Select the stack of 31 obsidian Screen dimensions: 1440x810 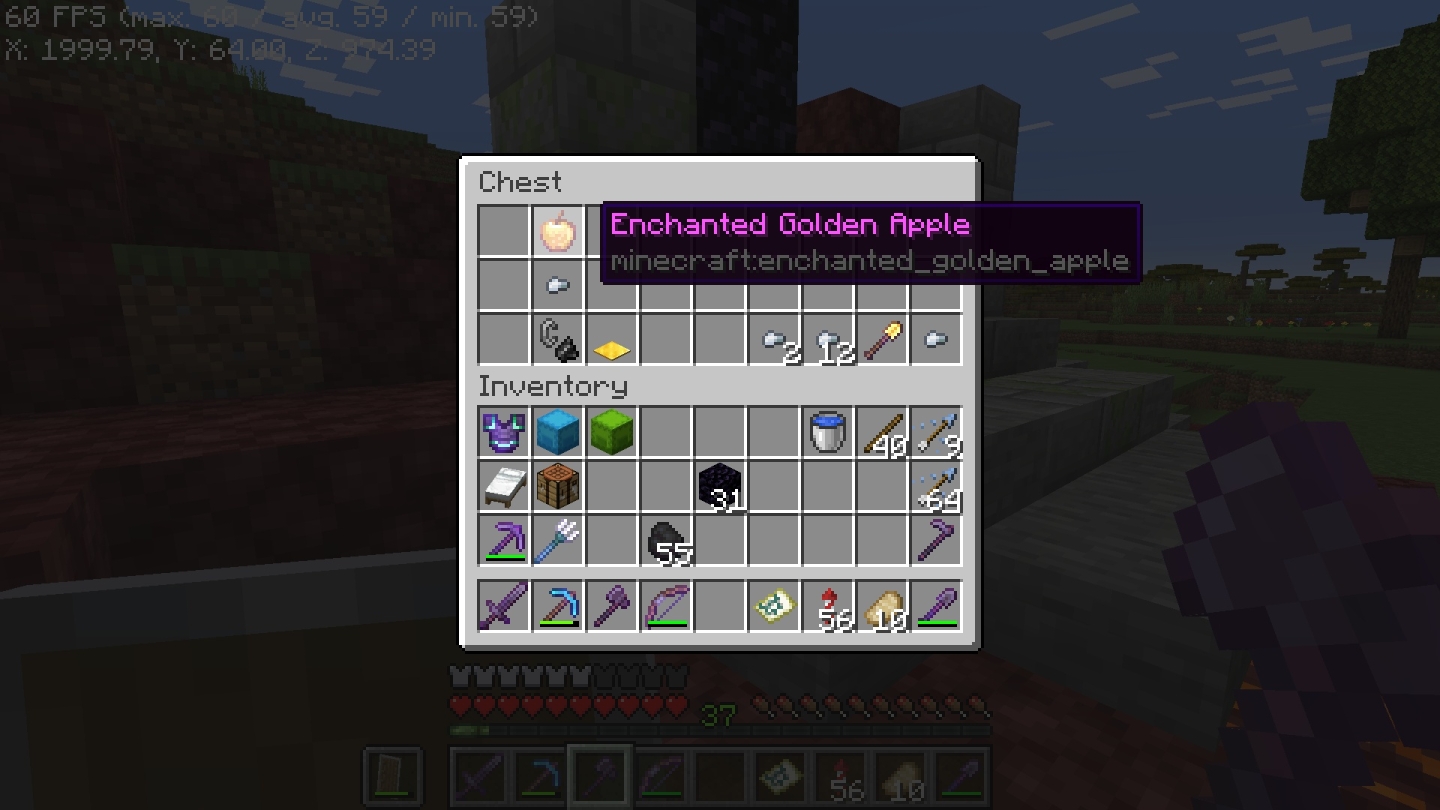pyautogui.click(x=720, y=486)
